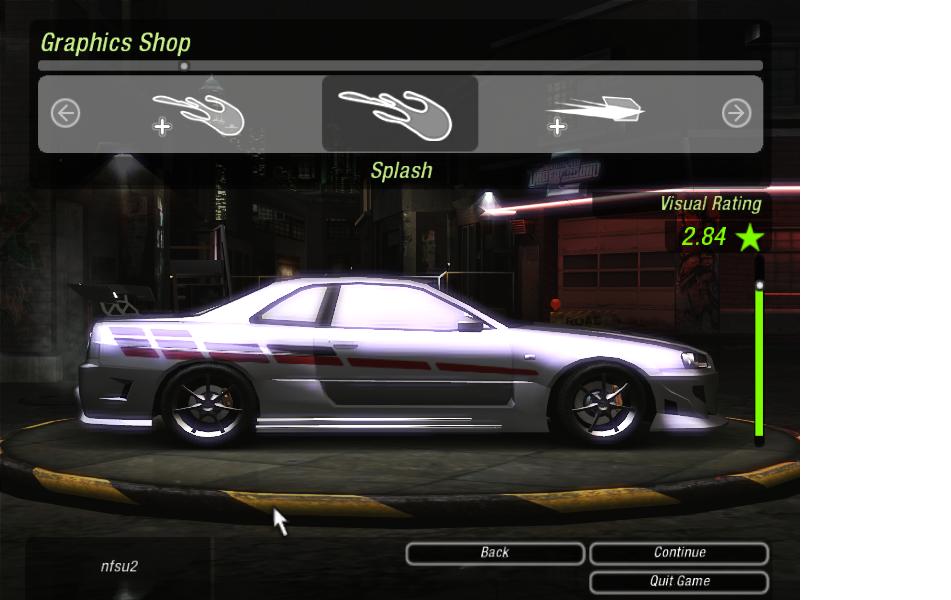Select the highlighted Splash decal
This screenshot has height=600, width=951.
(x=399, y=113)
